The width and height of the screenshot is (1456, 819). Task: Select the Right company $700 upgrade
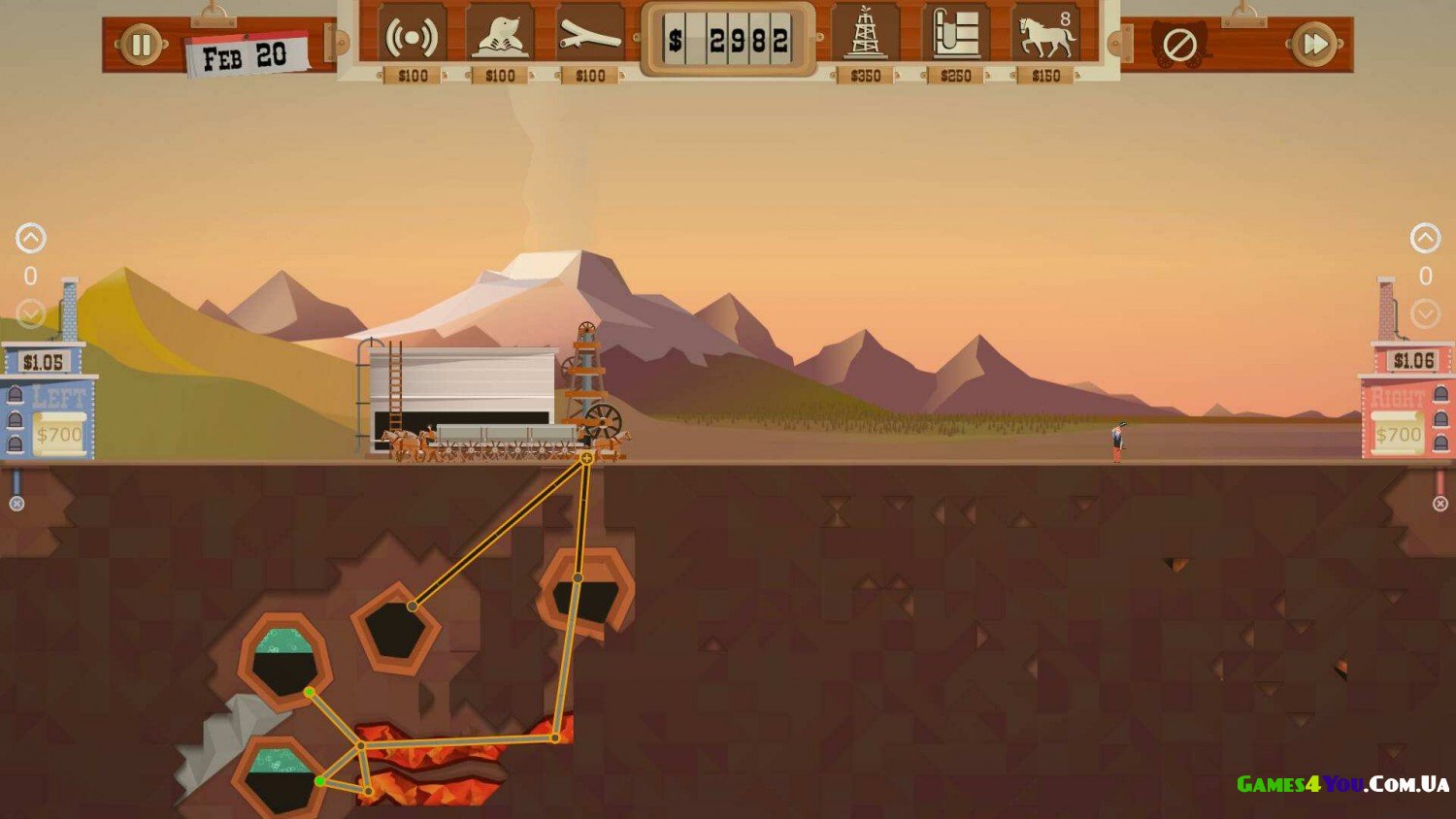(x=1398, y=434)
